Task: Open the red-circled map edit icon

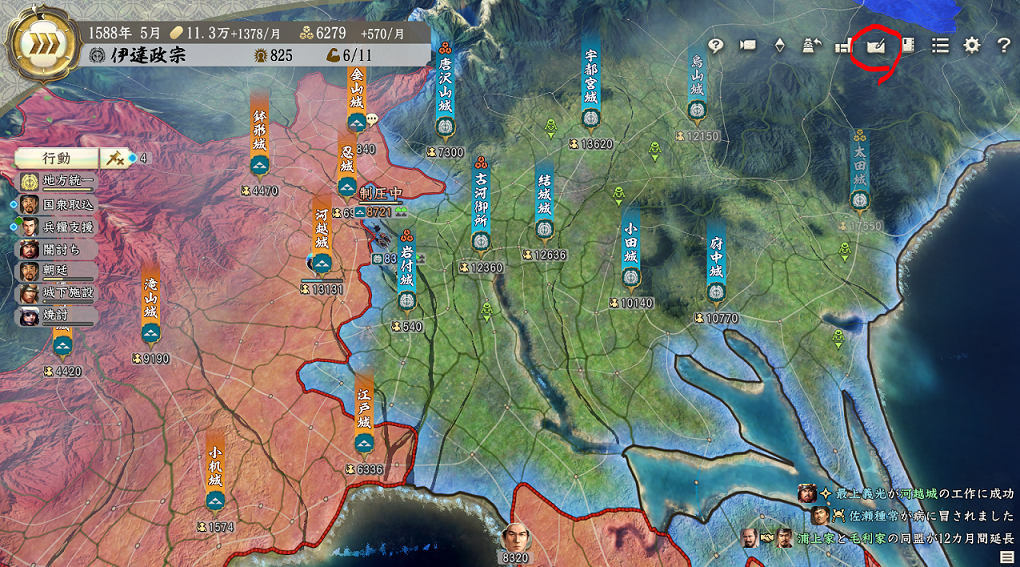Action: click(875, 45)
